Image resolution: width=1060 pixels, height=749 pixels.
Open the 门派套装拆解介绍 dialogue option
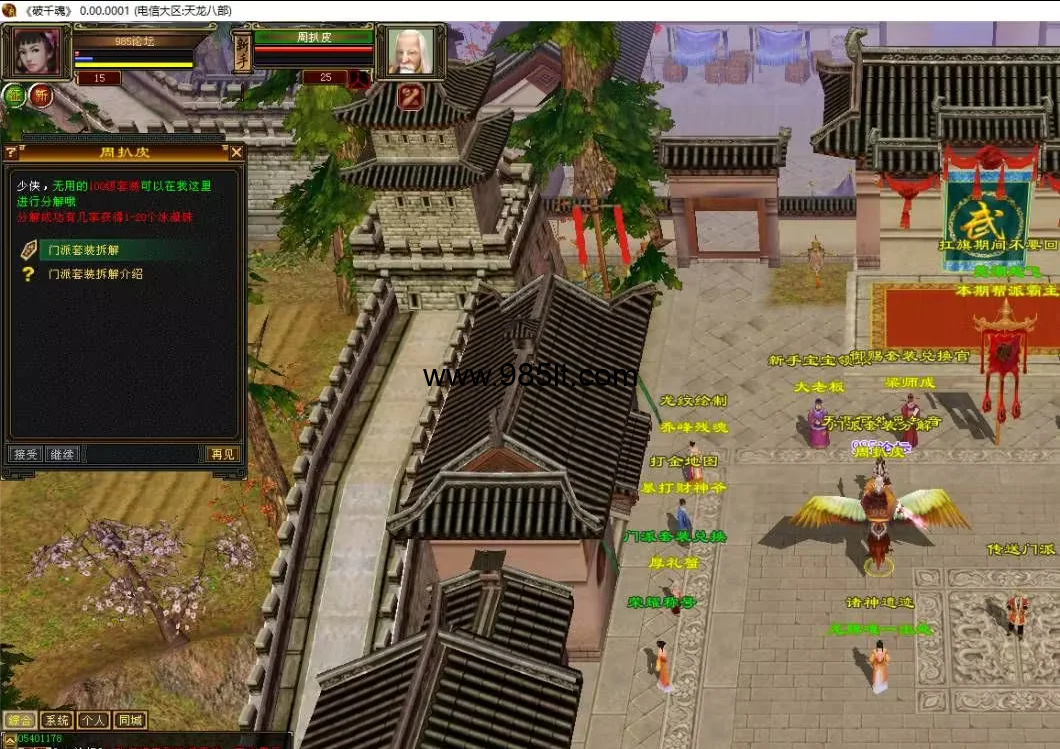(x=95, y=273)
